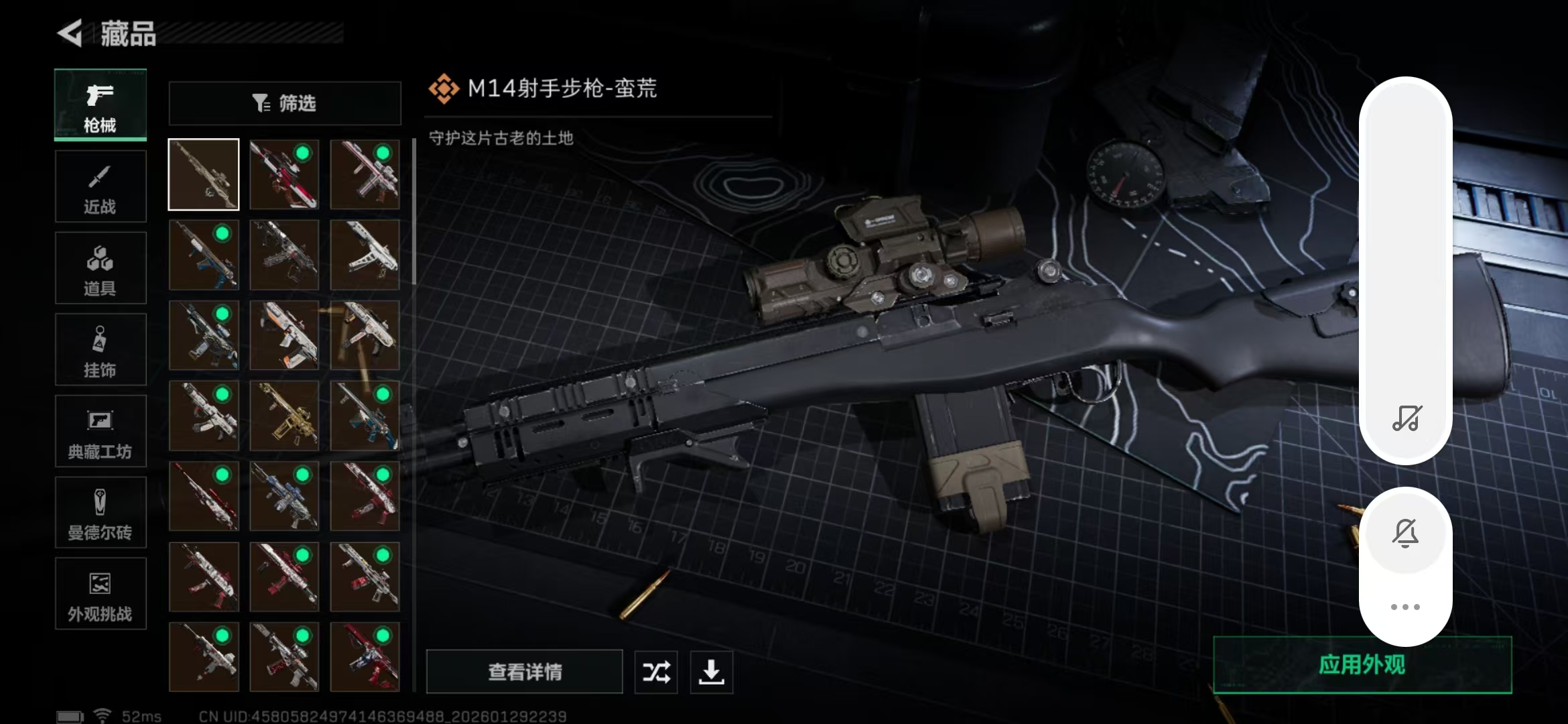Click 查看详情 to view details
Viewport: 1568px width, 724px height.
[526, 672]
